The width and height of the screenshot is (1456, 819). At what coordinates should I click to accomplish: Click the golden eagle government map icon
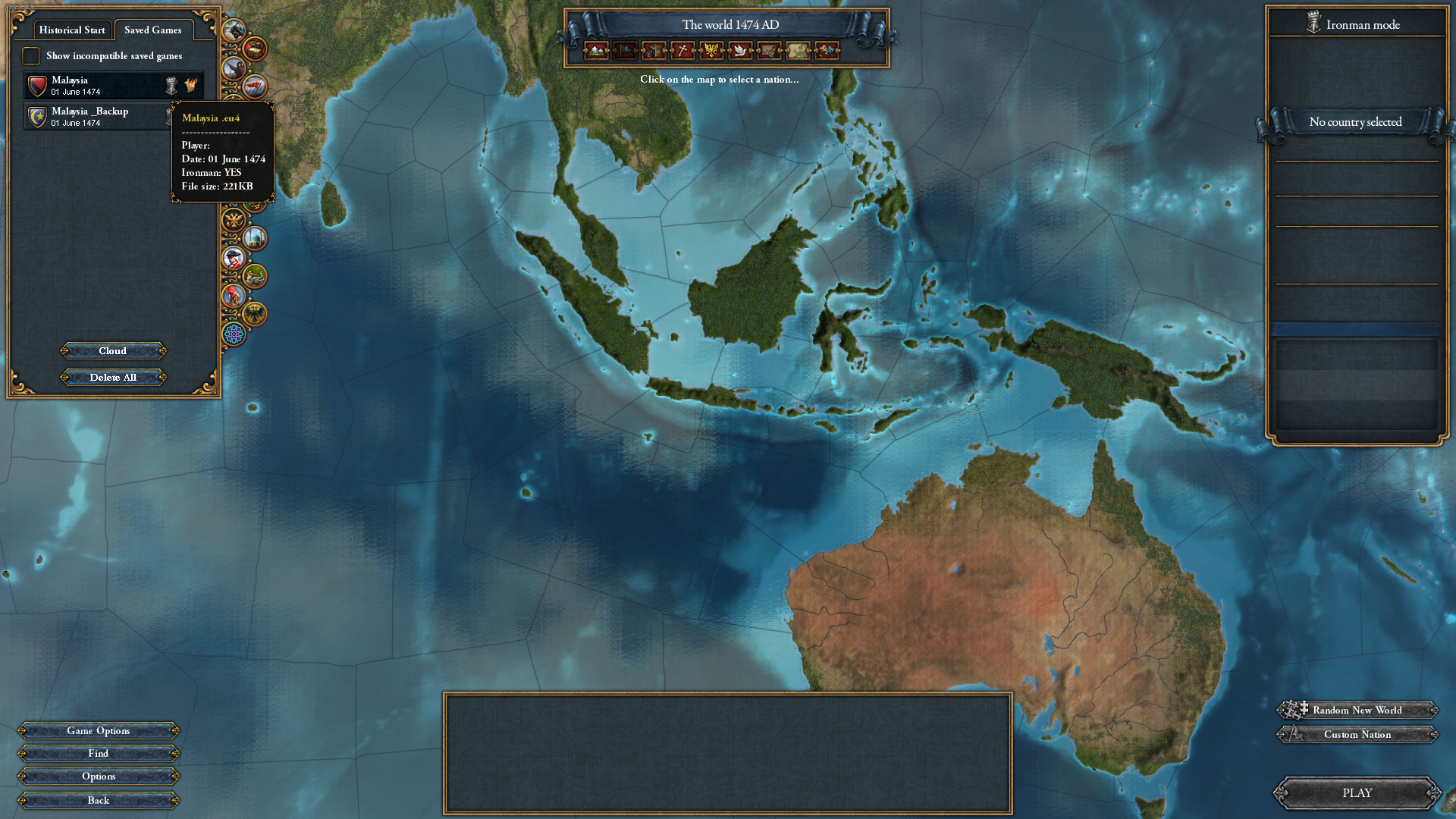pyautogui.click(x=711, y=51)
